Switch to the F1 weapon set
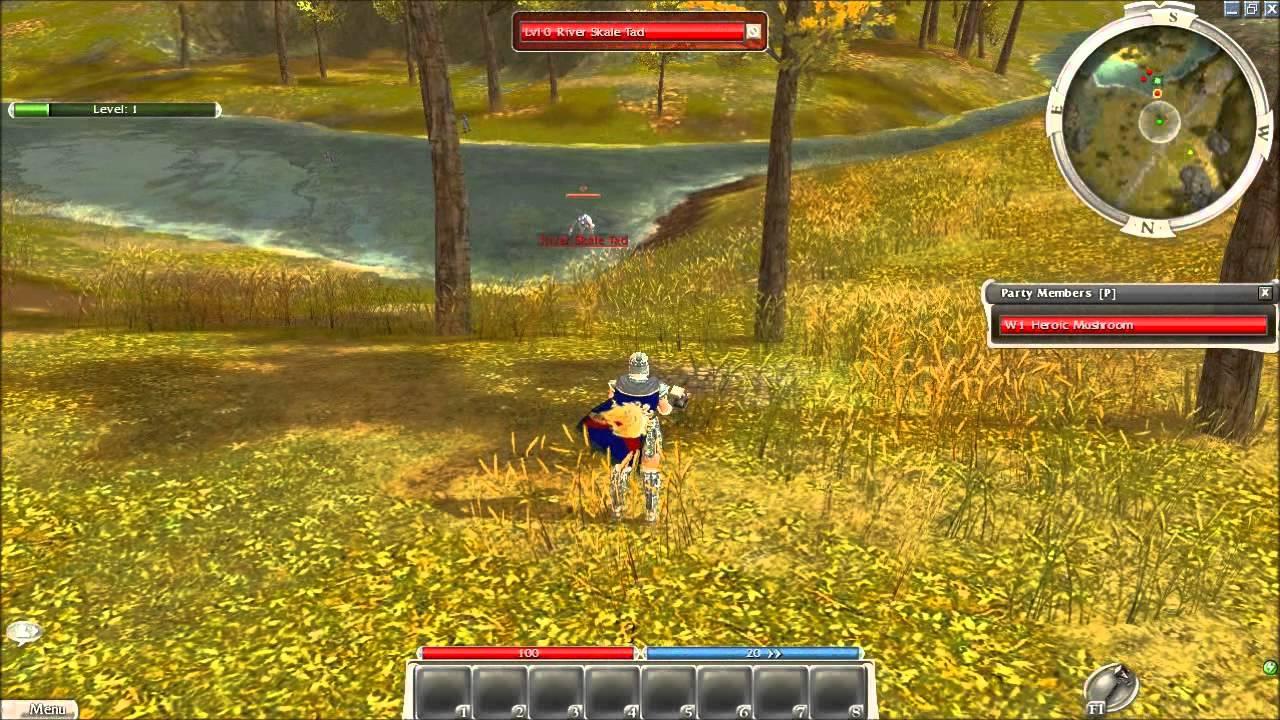Image resolution: width=1280 pixels, height=720 pixels. 1113,688
